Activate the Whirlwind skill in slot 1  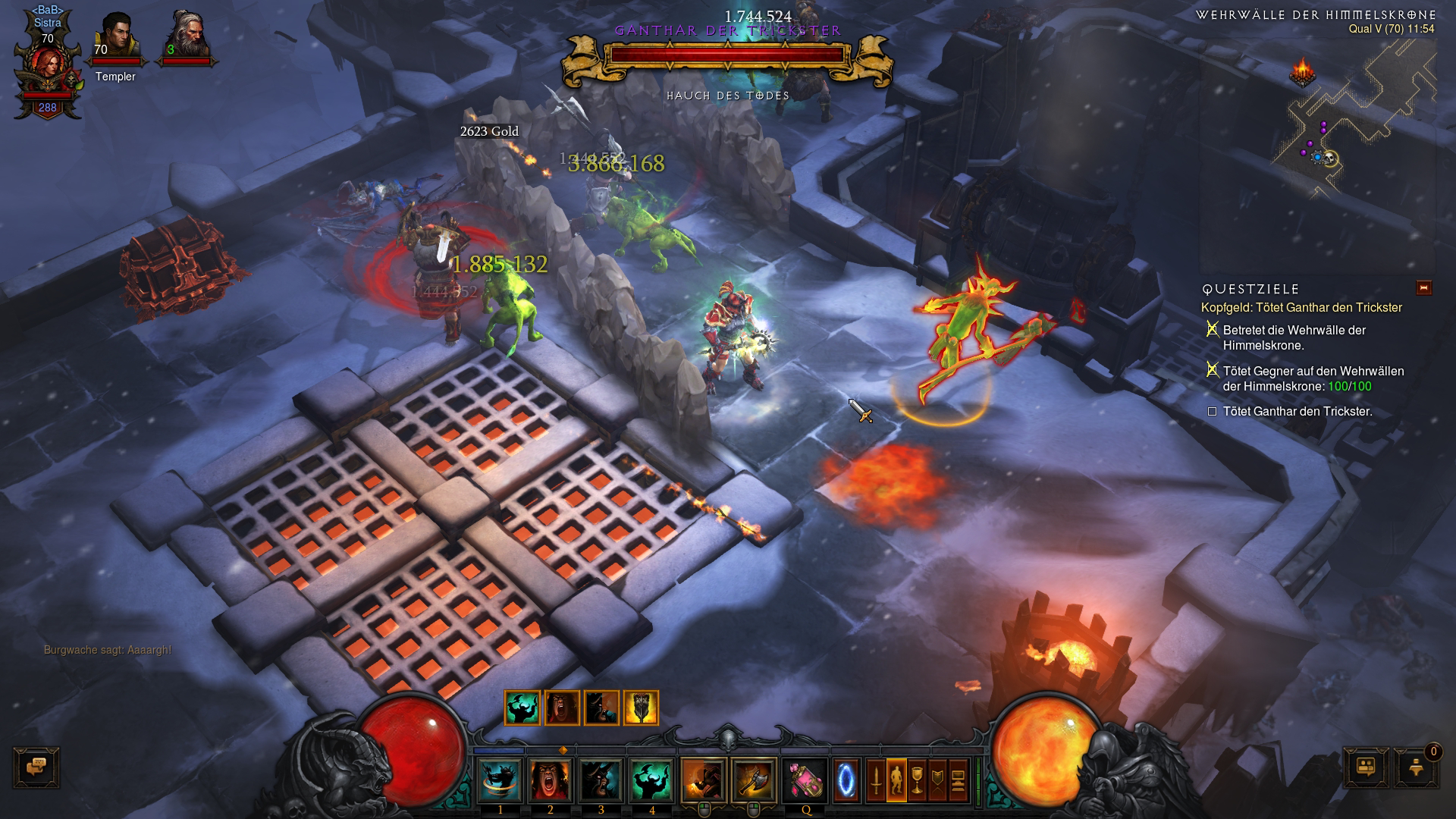(500, 780)
